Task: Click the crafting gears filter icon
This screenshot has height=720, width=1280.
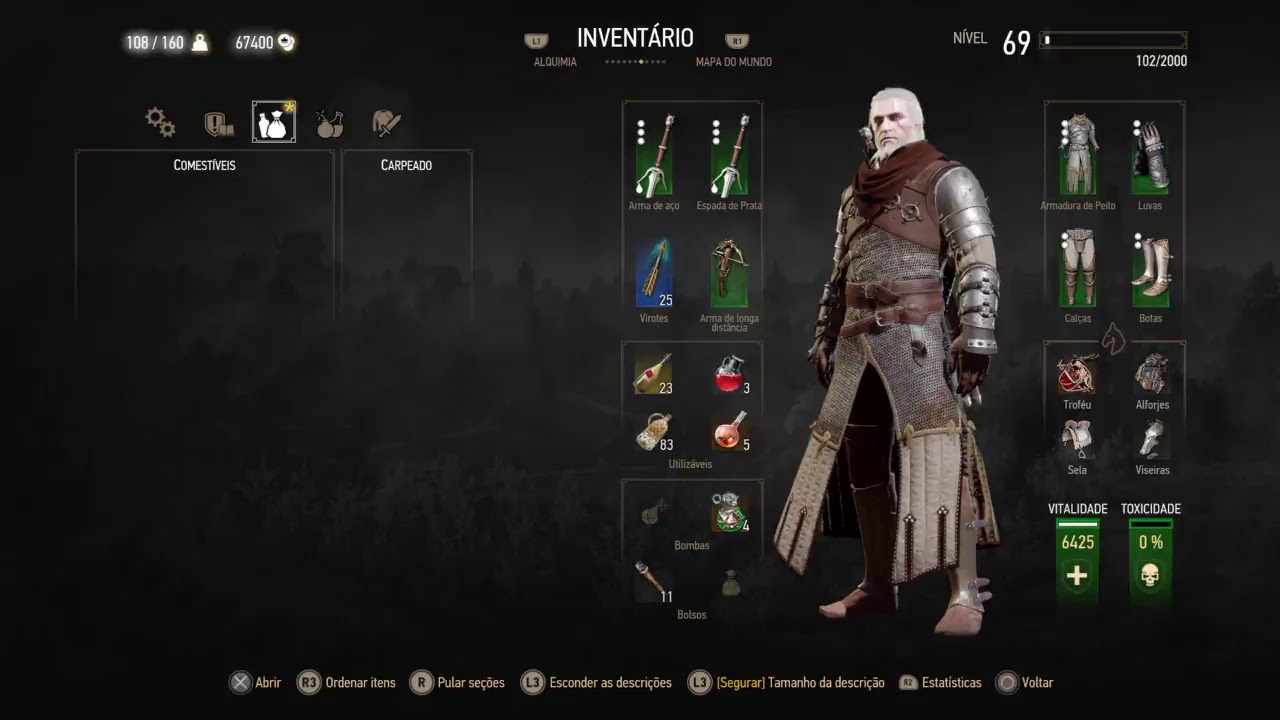Action: pos(160,120)
